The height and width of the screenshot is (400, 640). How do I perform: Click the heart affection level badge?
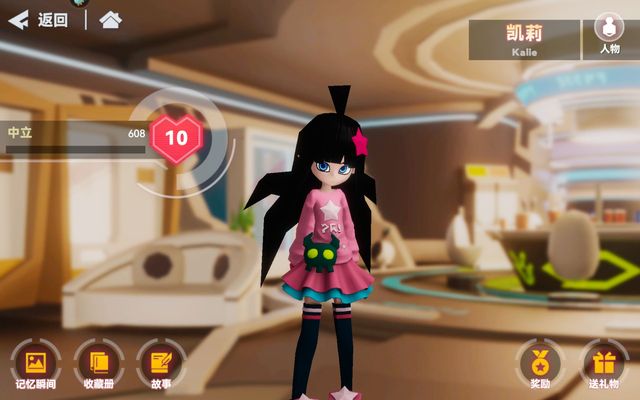point(176,139)
